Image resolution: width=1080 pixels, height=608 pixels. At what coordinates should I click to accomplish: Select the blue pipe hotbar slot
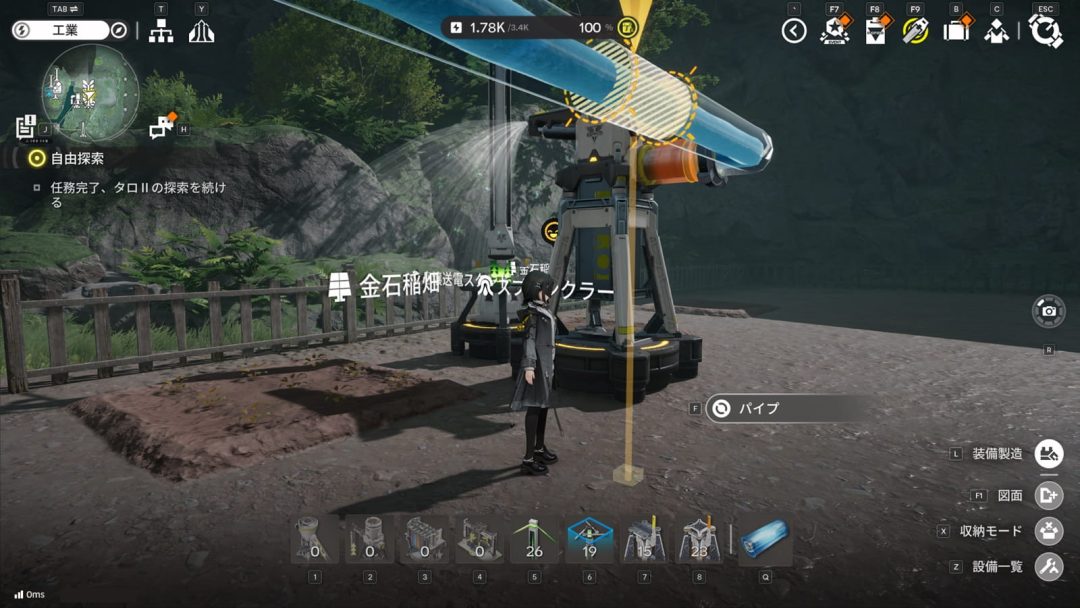[766, 541]
